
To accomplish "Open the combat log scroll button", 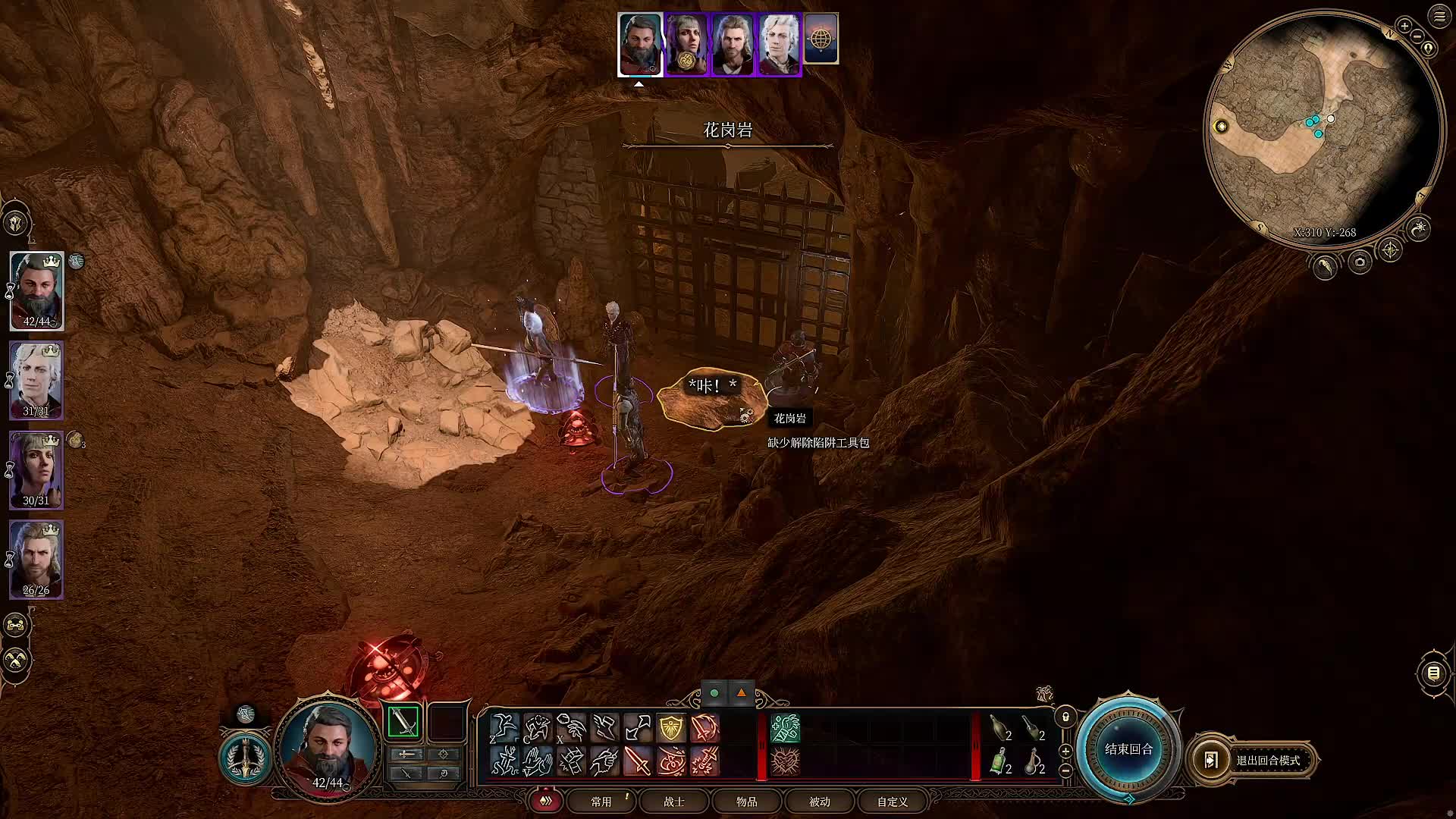I will [x=1433, y=673].
